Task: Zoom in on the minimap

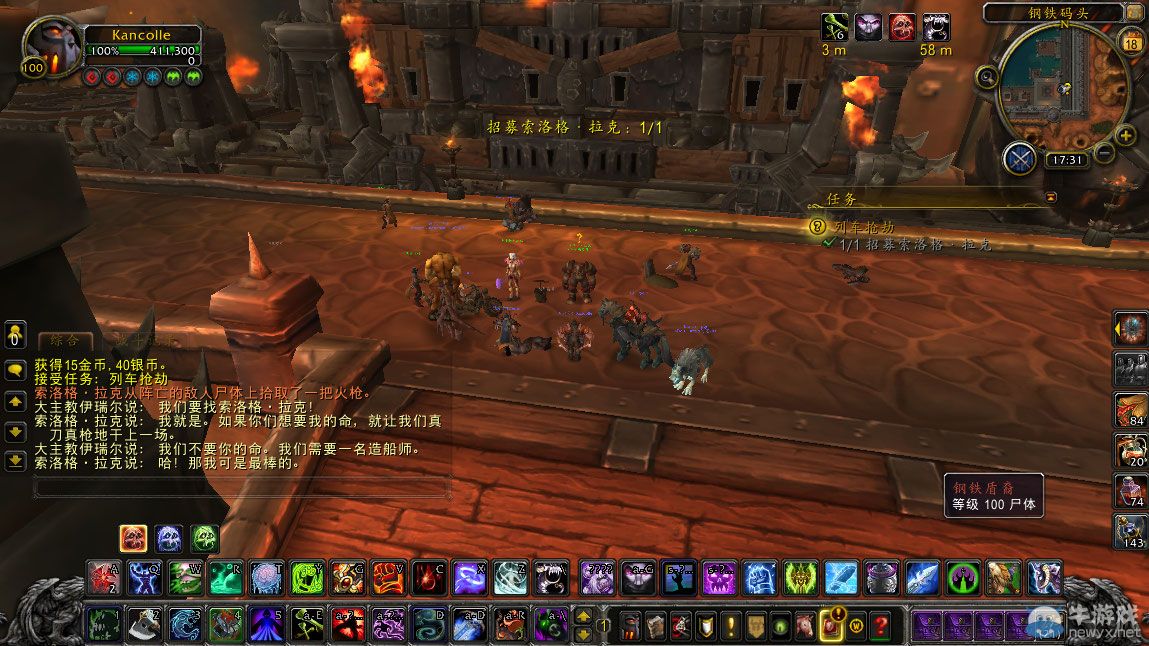Action: click(x=1126, y=136)
